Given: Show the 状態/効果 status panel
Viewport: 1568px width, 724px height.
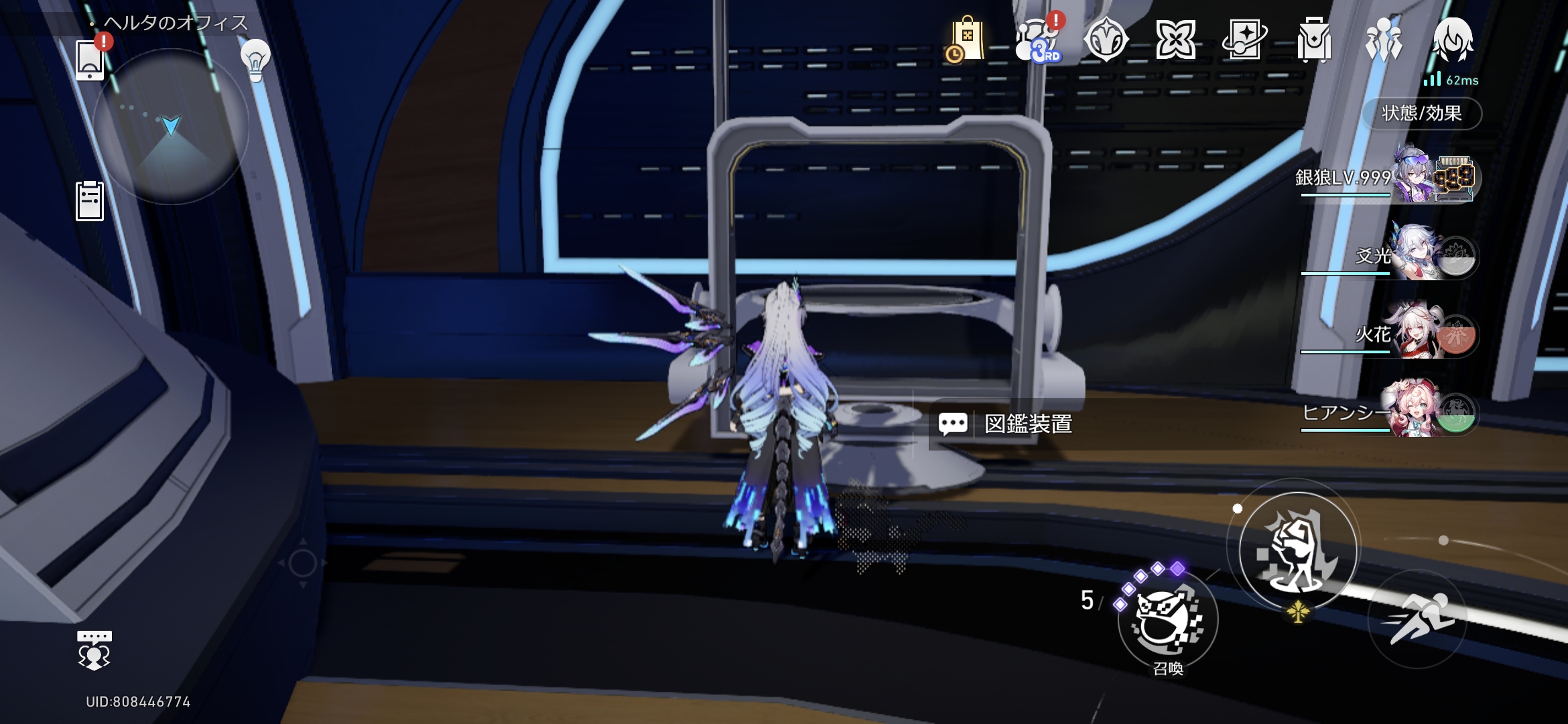Looking at the screenshot, I should [x=1422, y=113].
